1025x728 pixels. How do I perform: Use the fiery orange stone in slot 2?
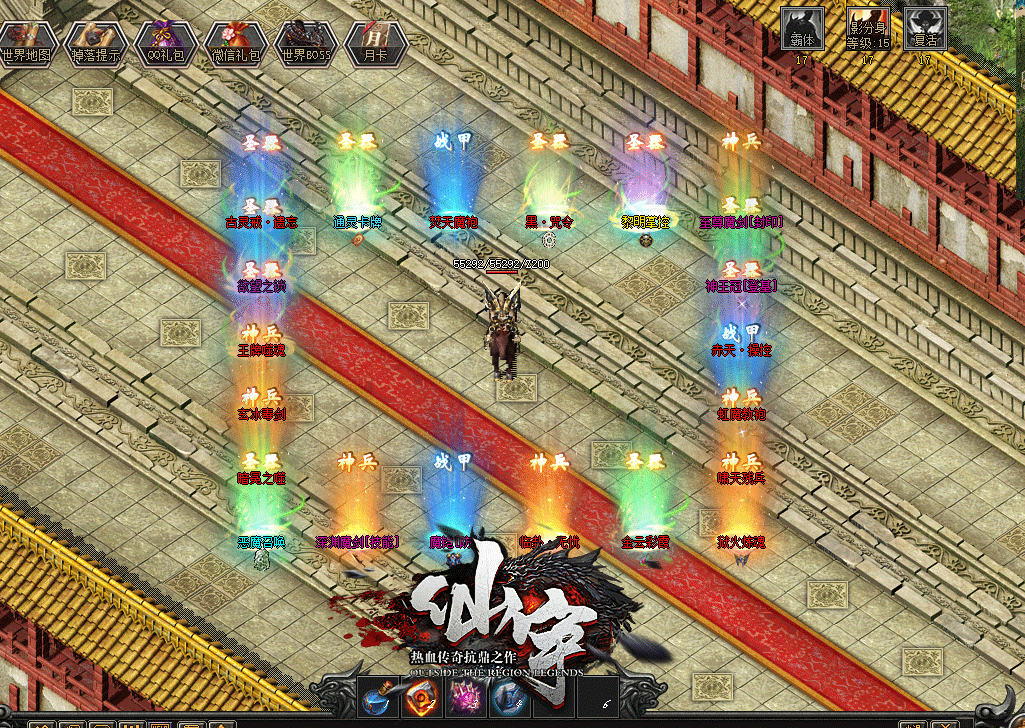420,695
